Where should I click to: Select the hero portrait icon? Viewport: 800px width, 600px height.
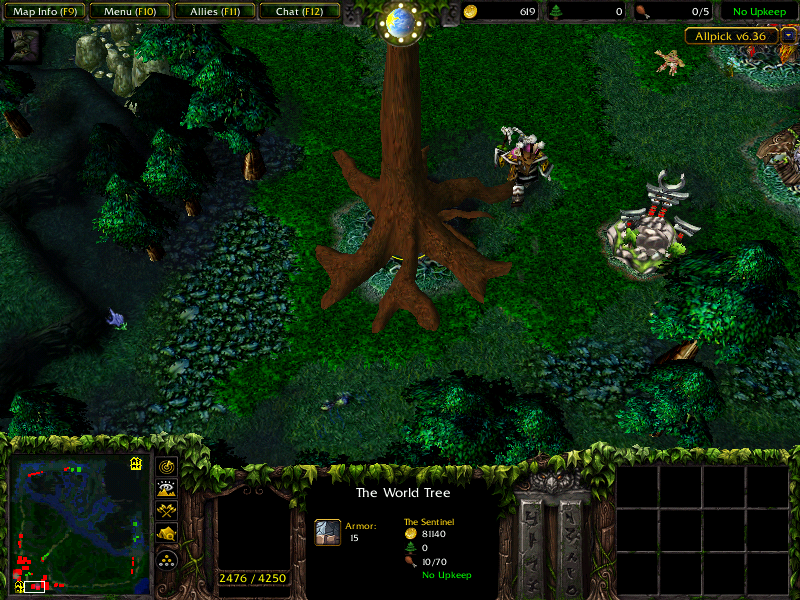click(x=24, y=43)
